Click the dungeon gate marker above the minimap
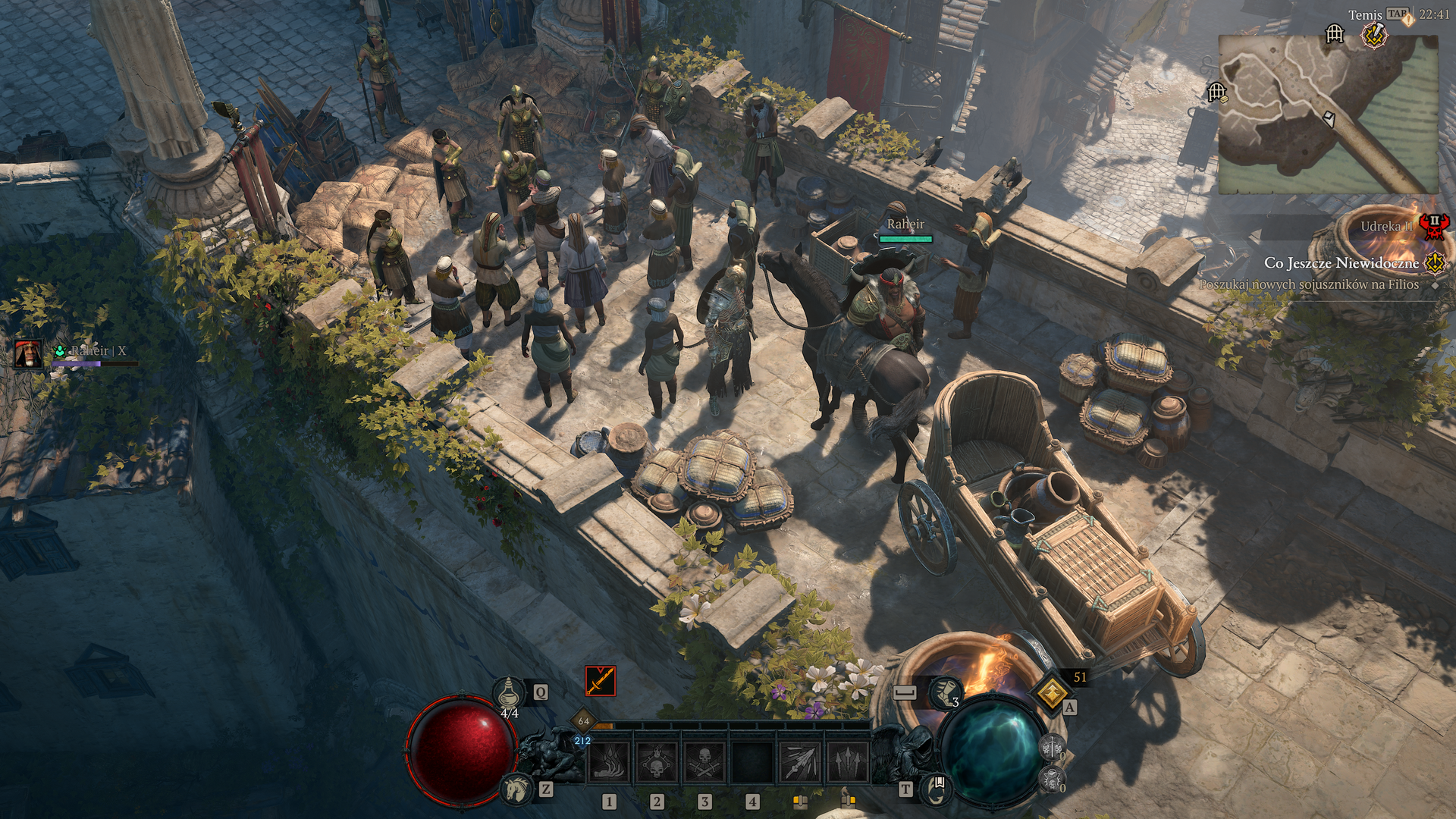This screenshot has width=1456, height=819. click(1335, 34)
